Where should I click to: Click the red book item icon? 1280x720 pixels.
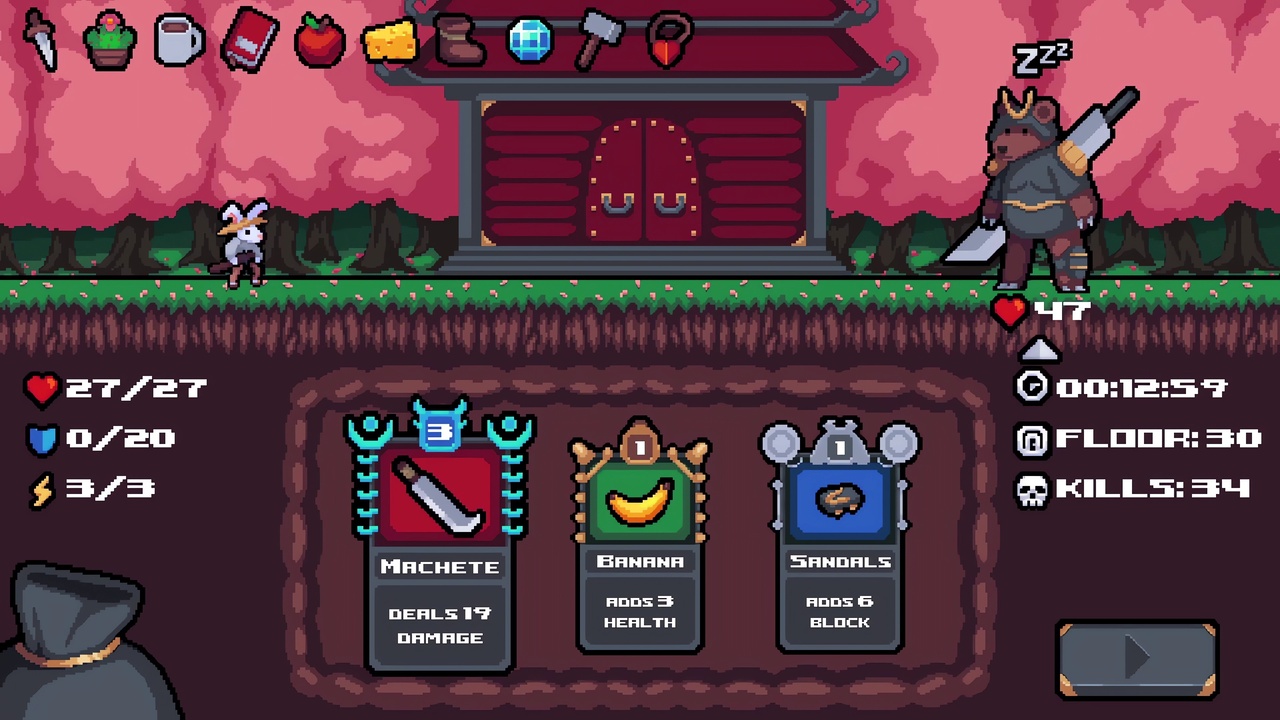[x=249, y=40]
